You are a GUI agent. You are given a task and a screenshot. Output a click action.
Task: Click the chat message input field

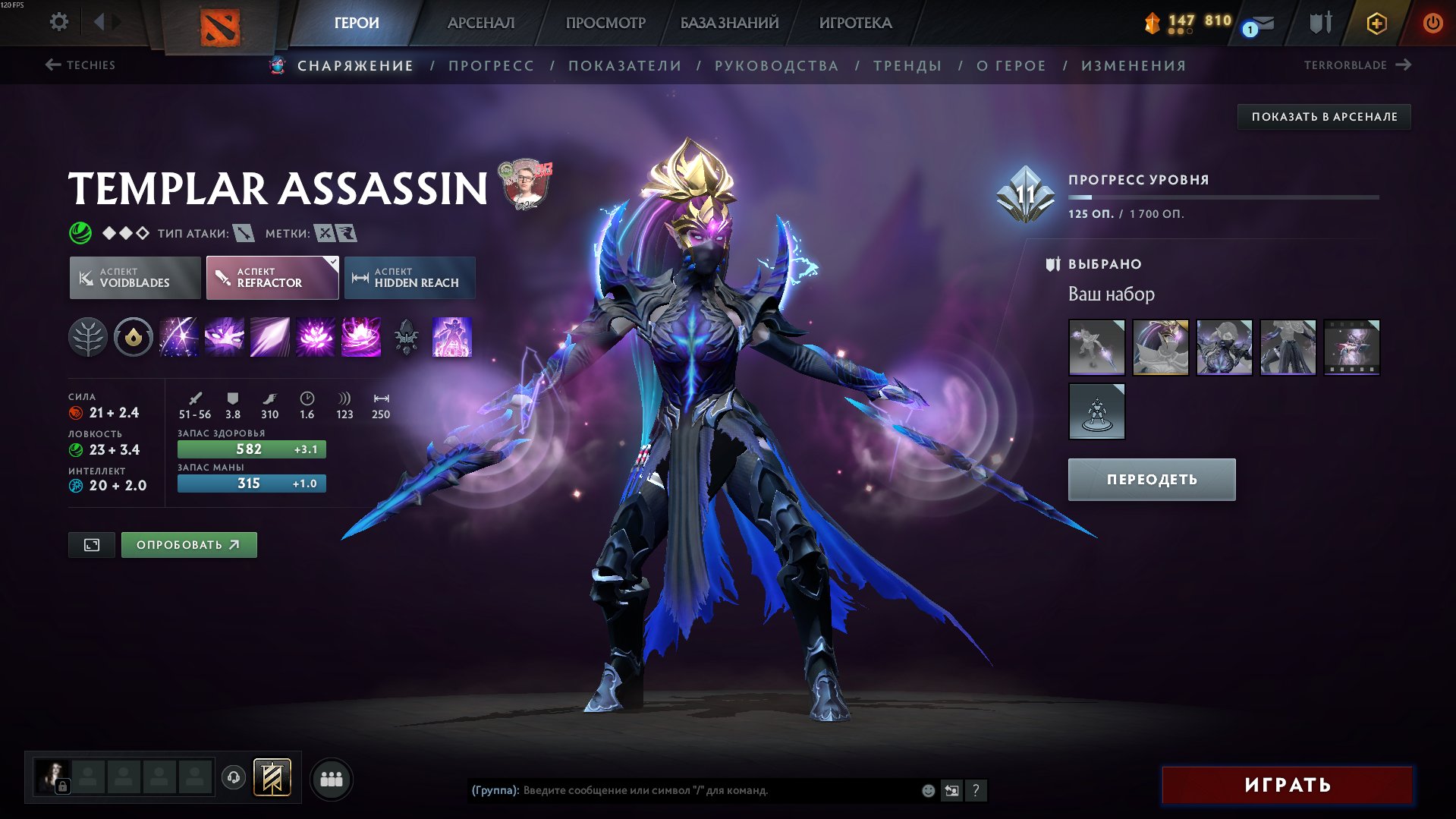pos(683,790)
